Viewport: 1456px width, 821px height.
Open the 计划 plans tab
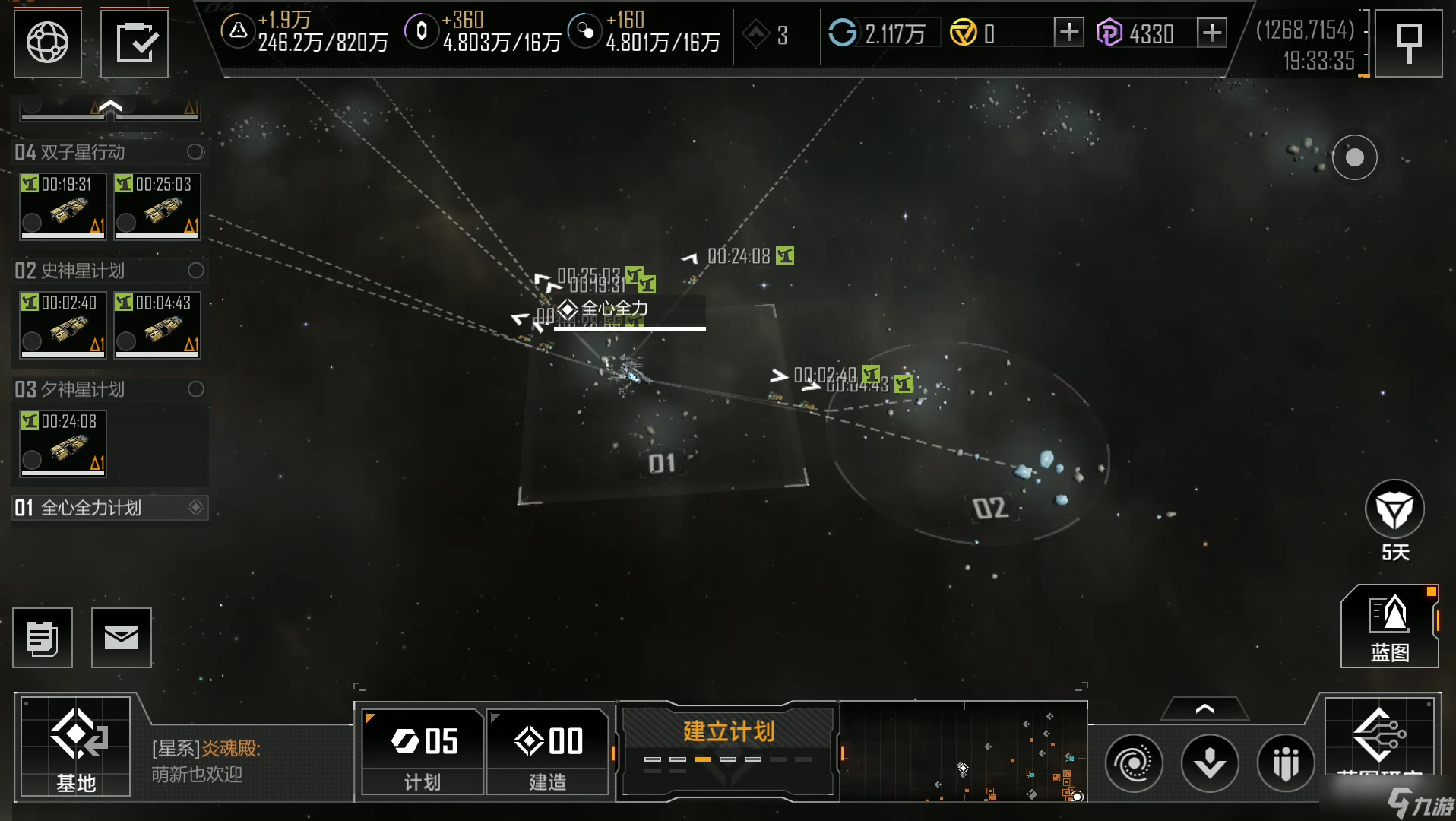tap(423, 752)
